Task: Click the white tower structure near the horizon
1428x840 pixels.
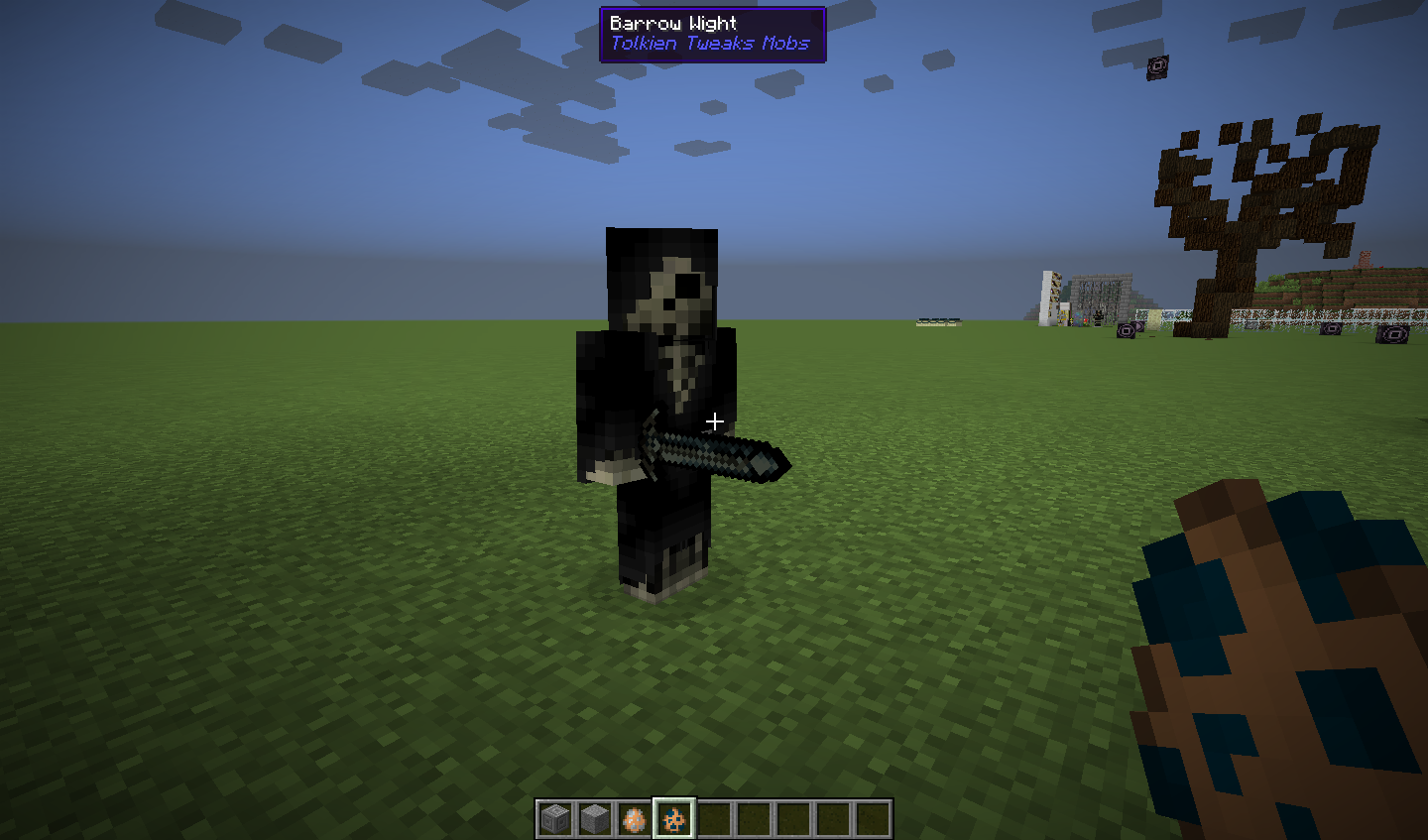Action: (x=1048, y=298)
